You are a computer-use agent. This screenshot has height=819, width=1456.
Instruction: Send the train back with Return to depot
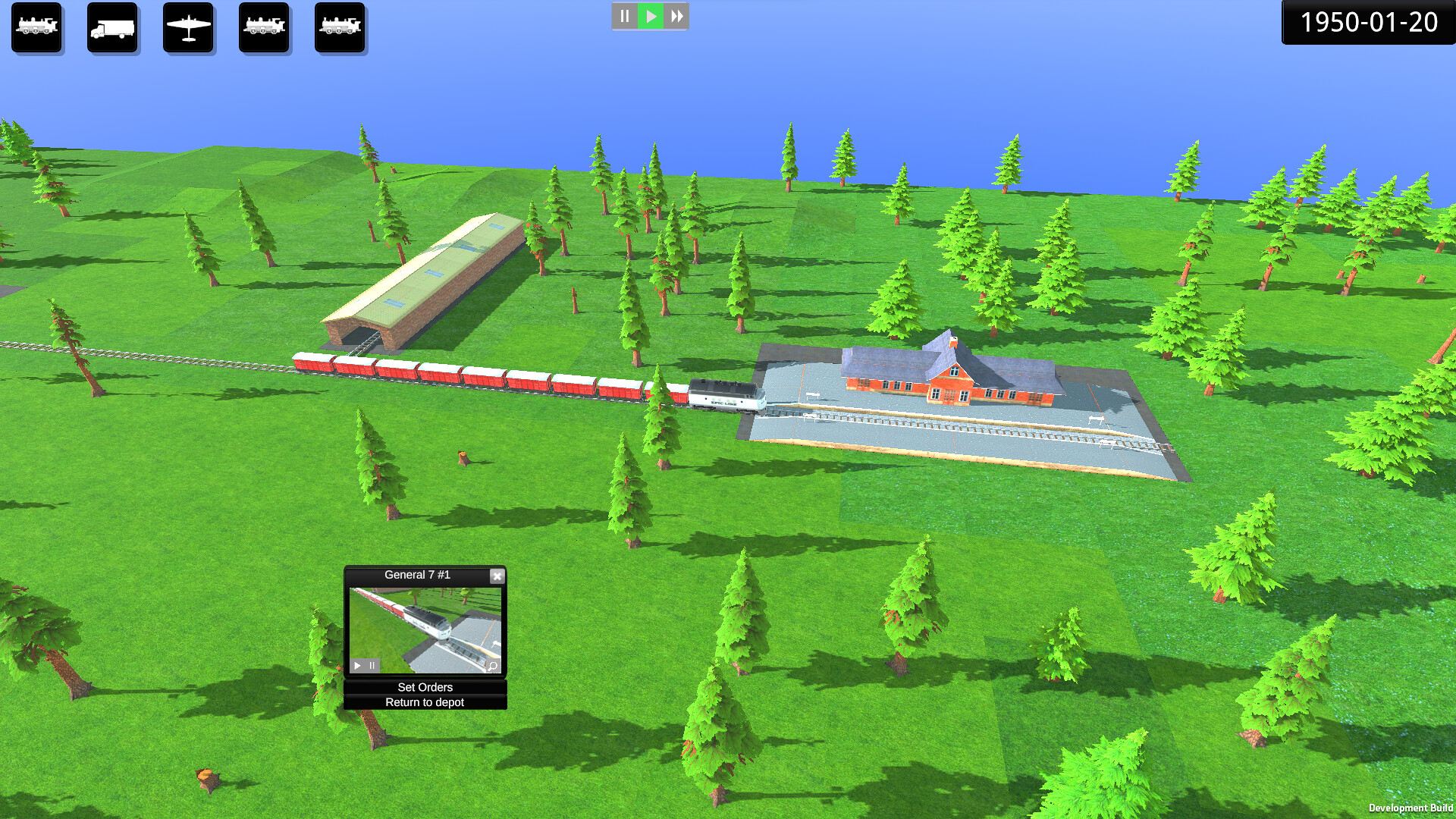point(425,702)
